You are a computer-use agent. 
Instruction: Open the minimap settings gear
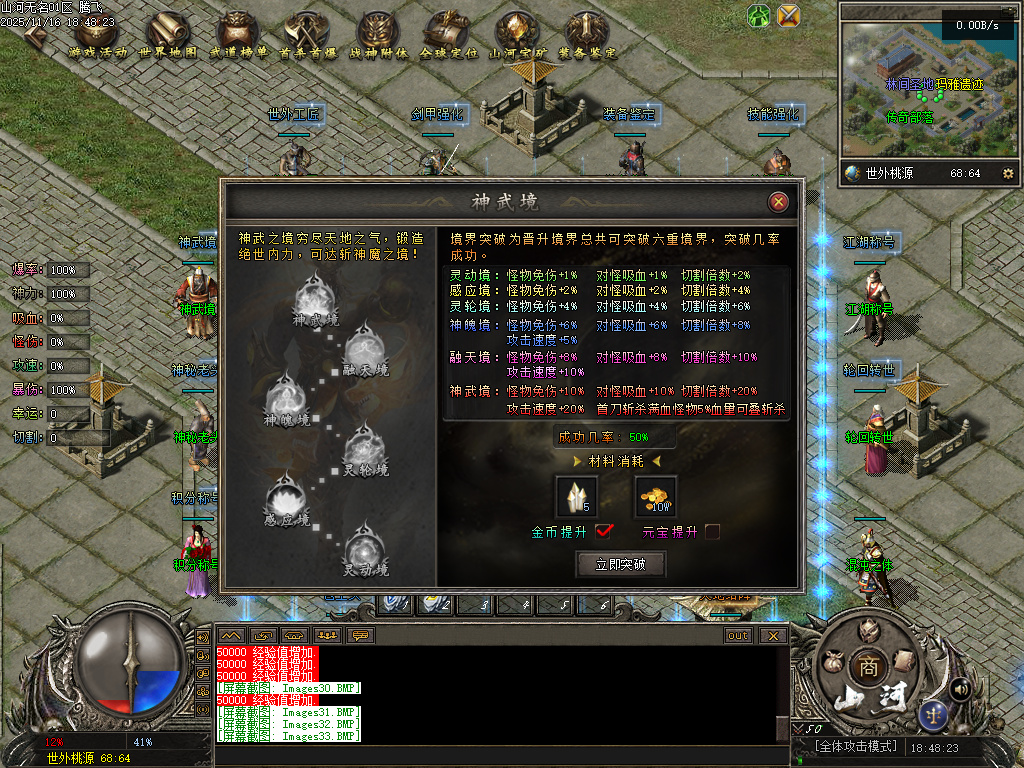click(x=1007, y=173)
